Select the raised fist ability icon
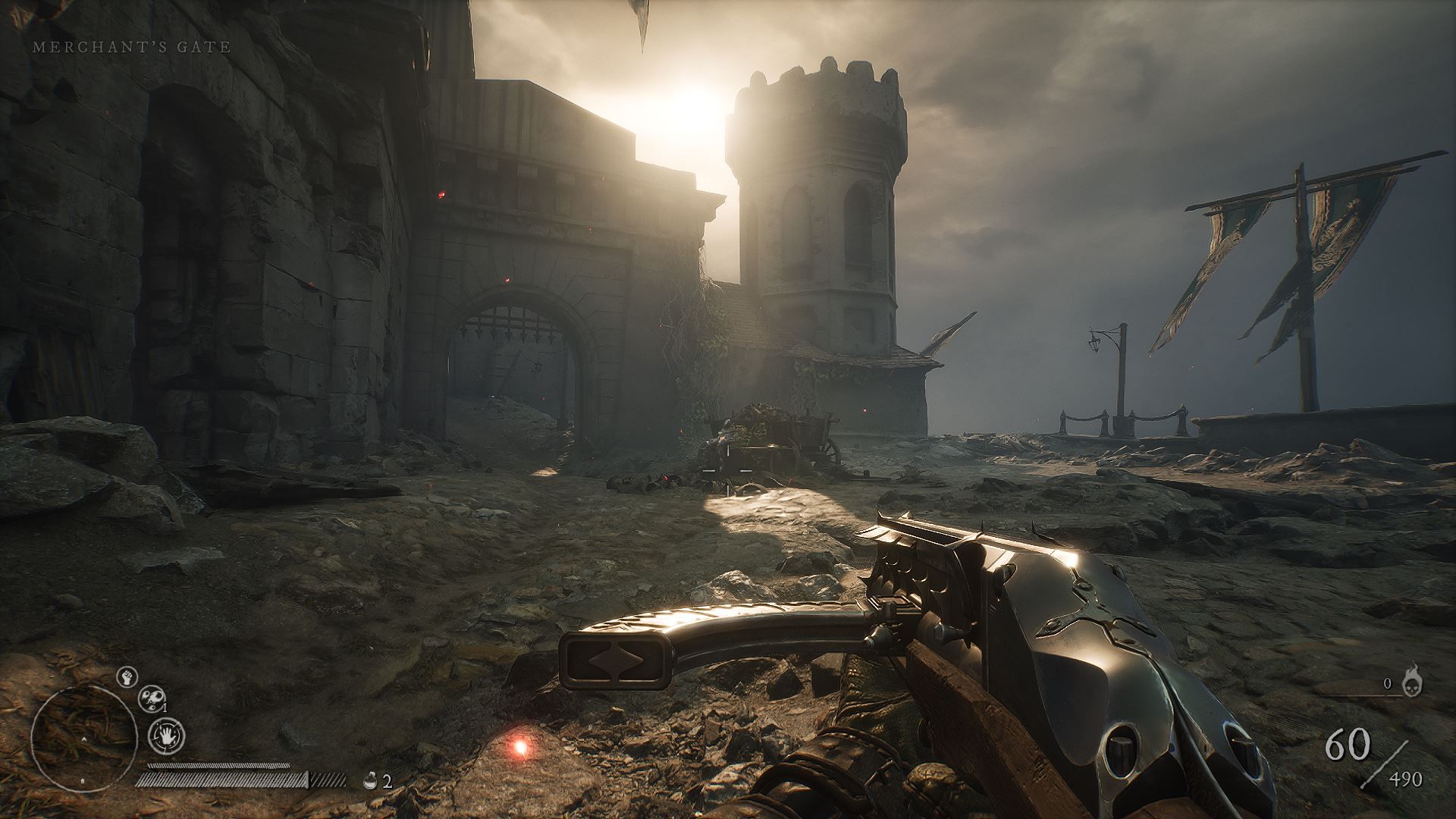 127,677
